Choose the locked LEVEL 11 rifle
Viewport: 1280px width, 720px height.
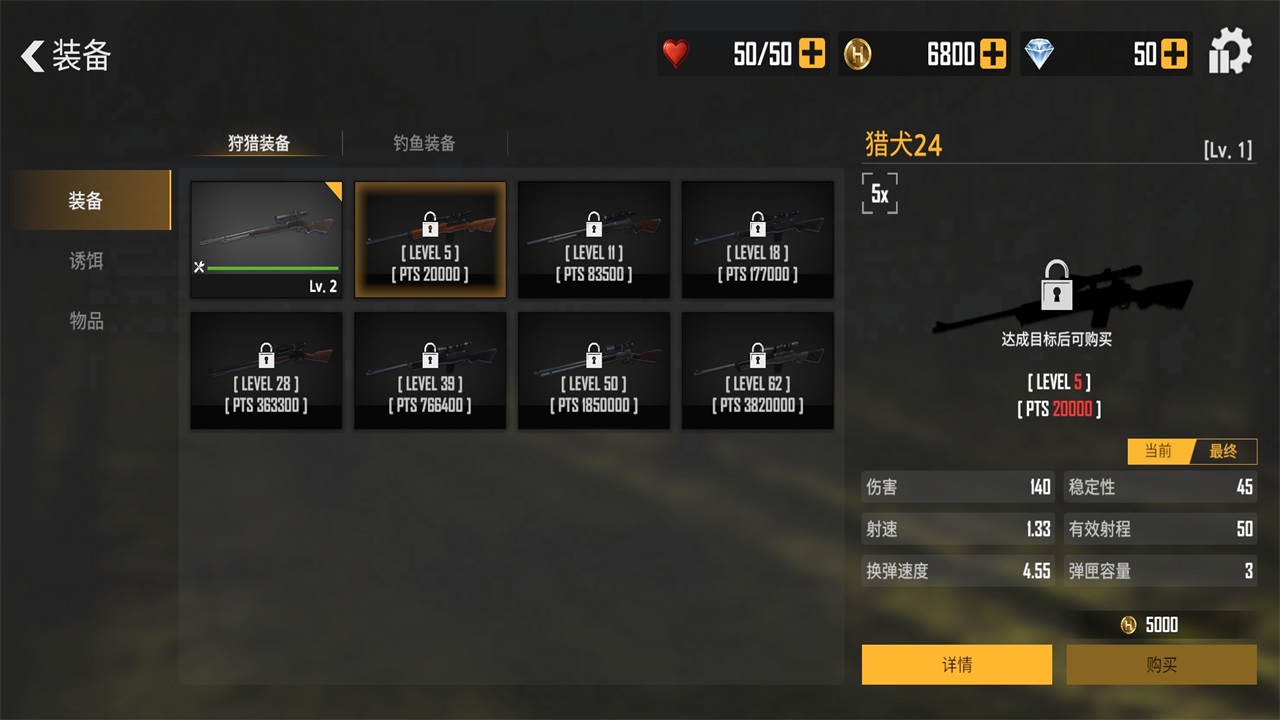click(x=594, y=240)
